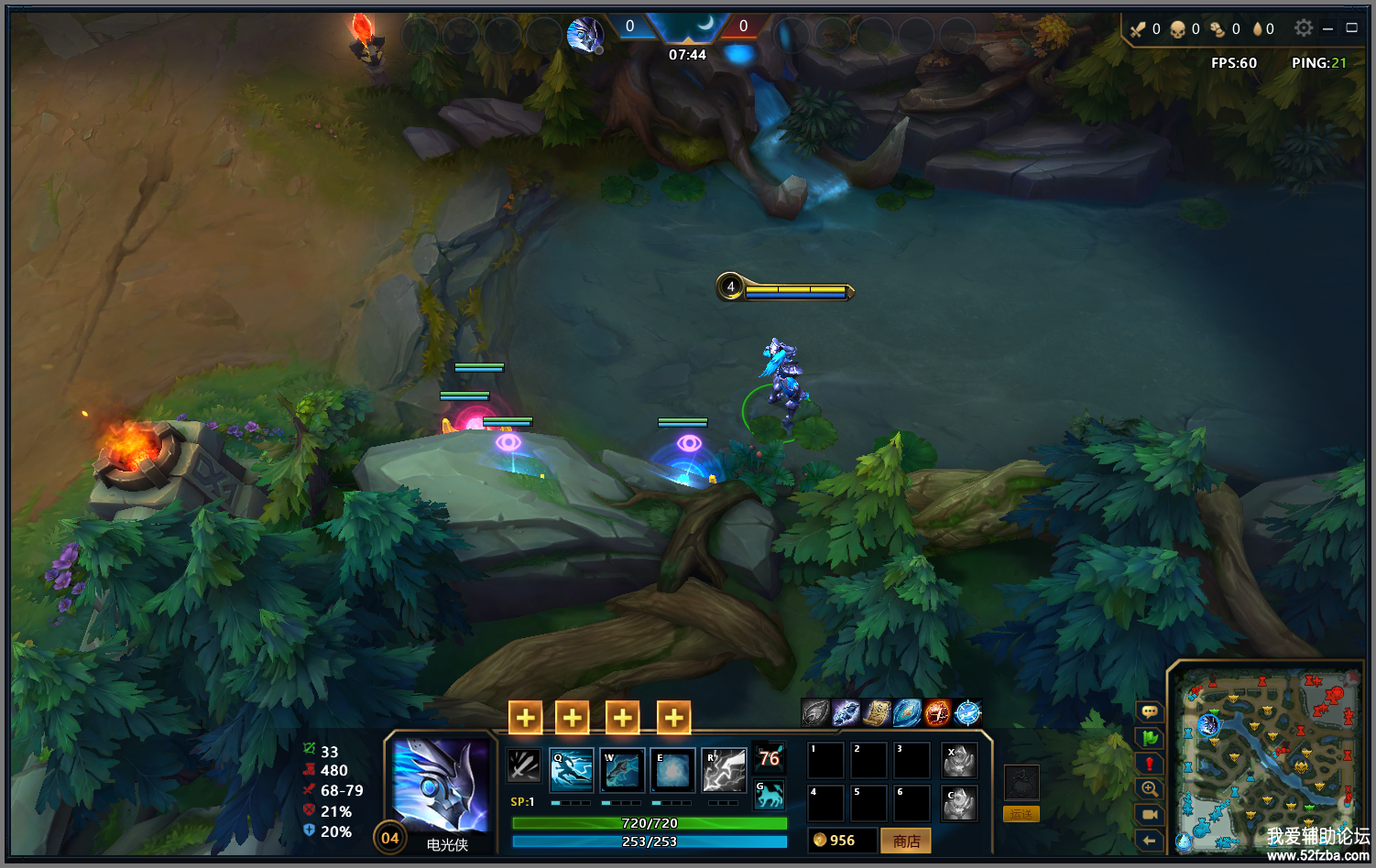Open the chat bubble button
The image size is (1376, 868).
(x=1150, y=712)
